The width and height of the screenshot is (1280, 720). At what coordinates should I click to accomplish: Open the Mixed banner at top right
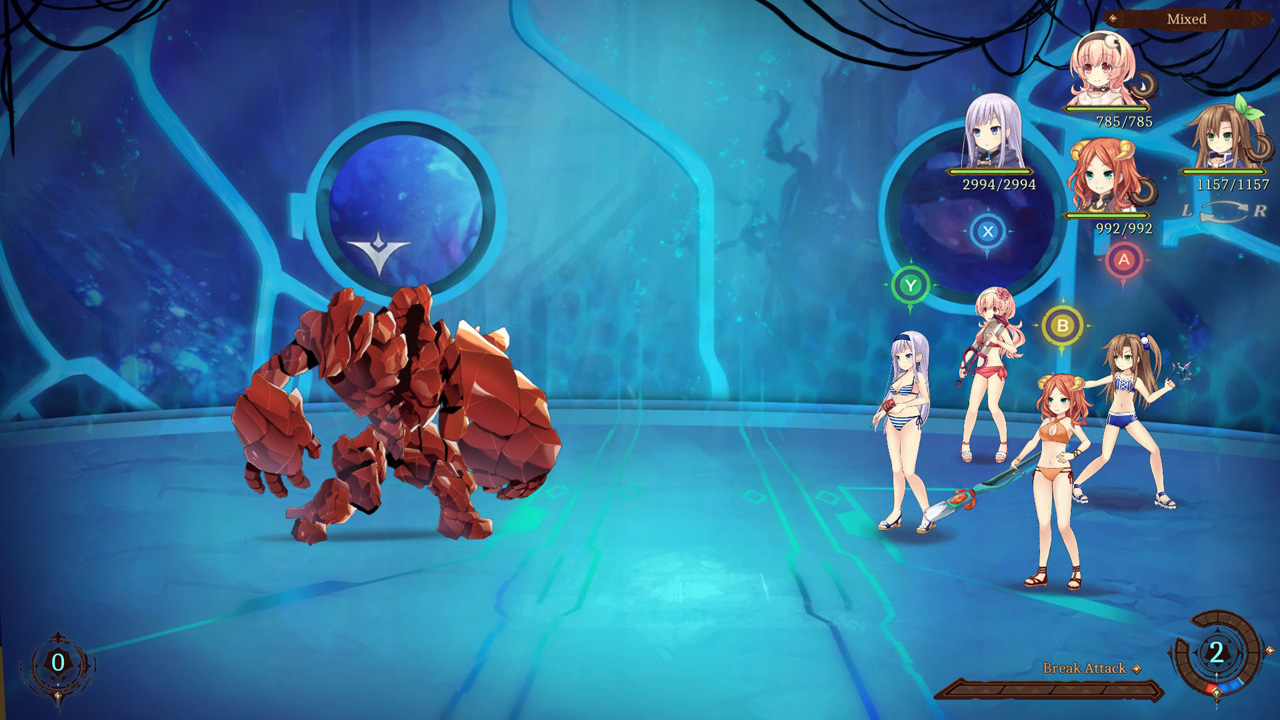point(1185,18)
